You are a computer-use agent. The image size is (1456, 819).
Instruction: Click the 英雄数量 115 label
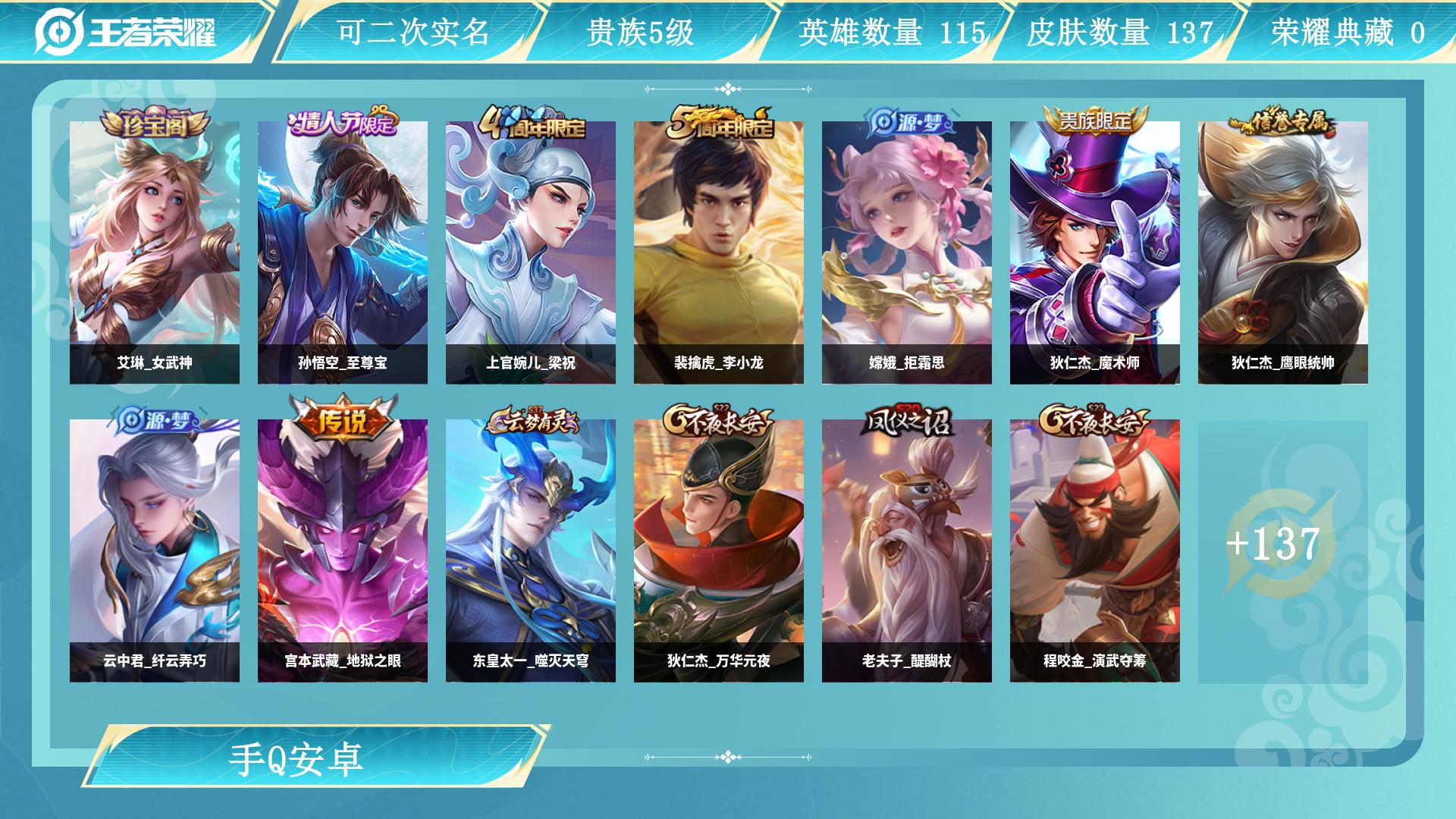click(x=893, y=32)
